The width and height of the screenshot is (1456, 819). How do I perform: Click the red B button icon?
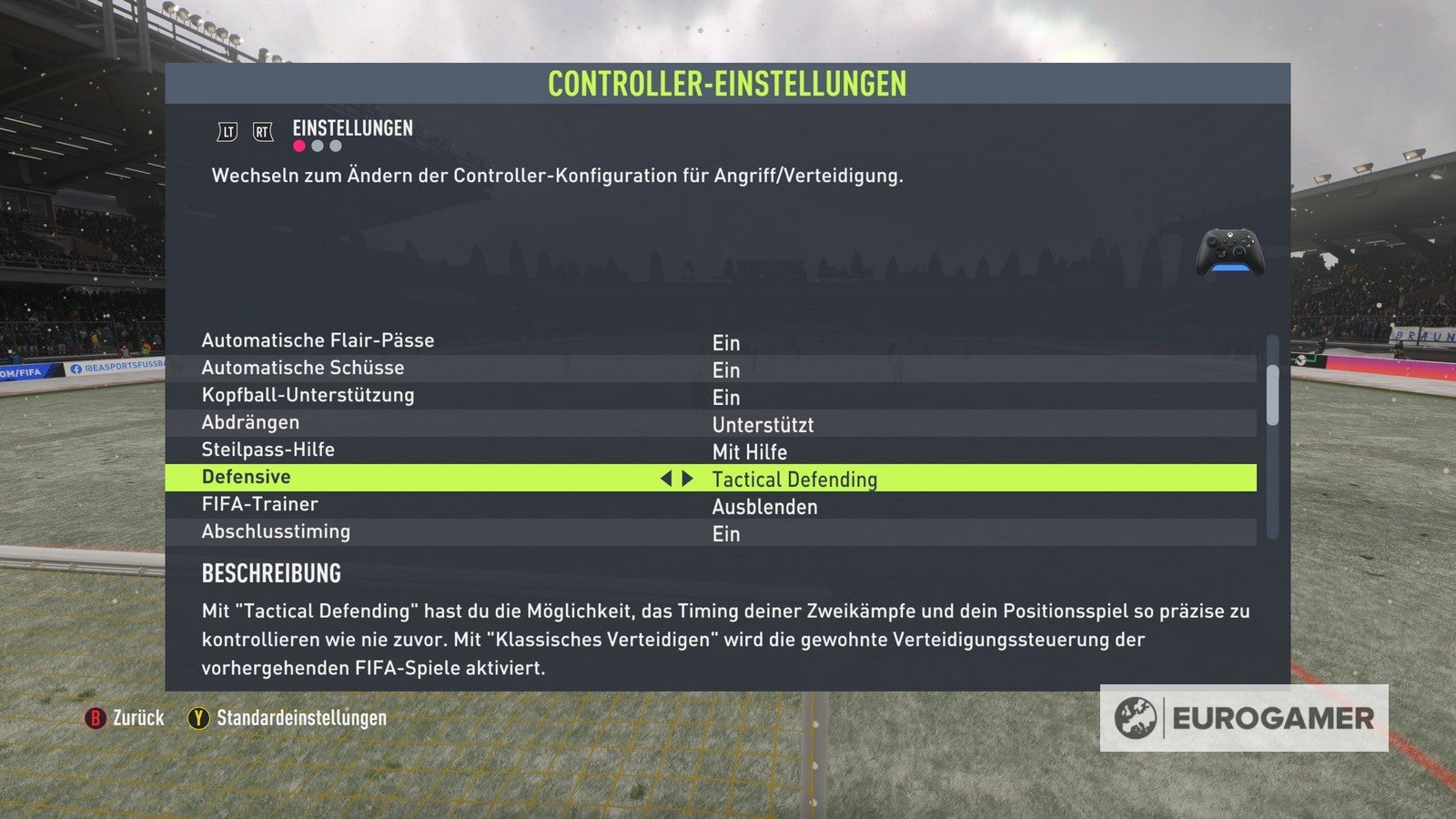(97, 718)
